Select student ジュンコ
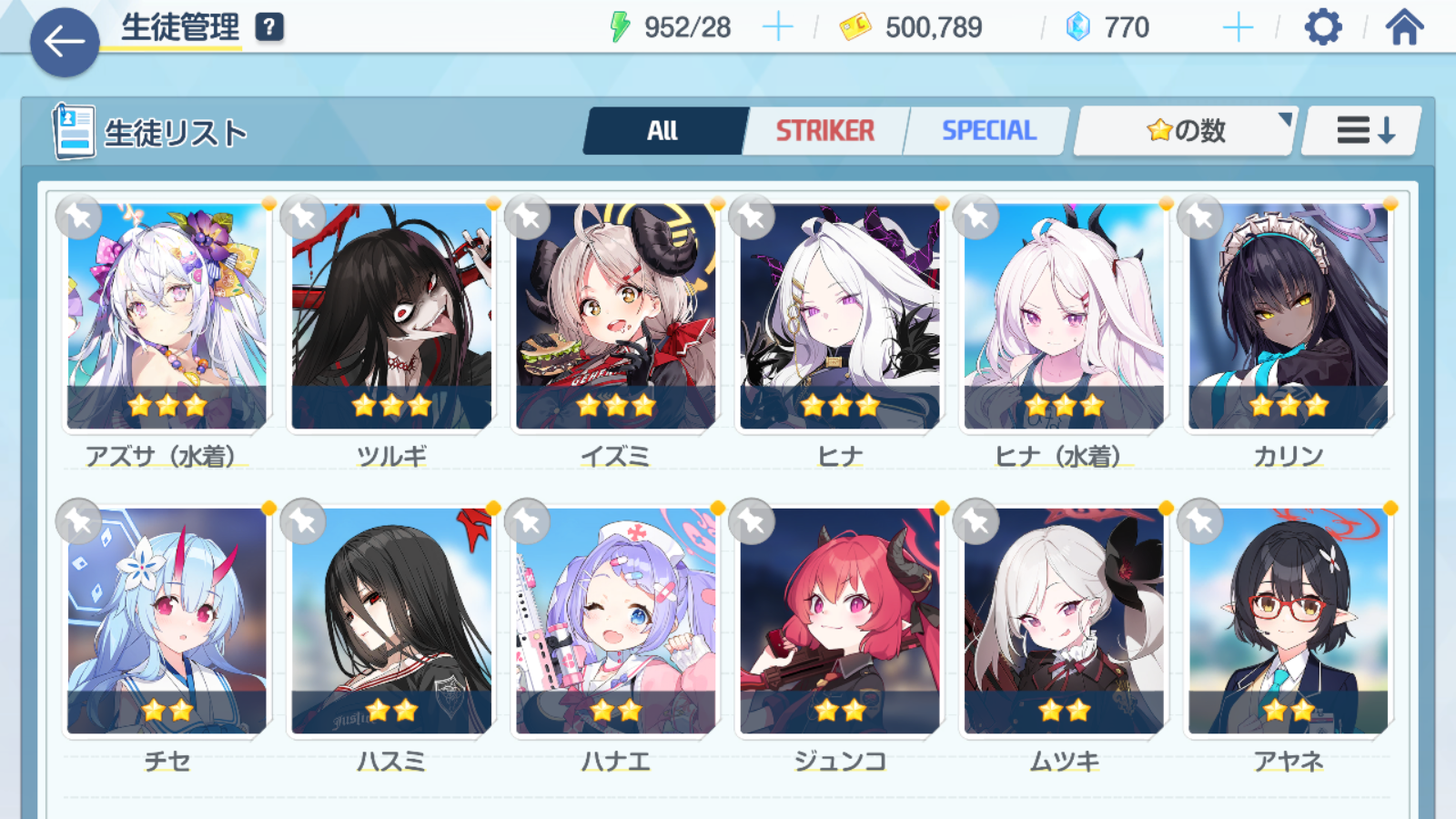This screenshot has height=819, width=1456. pyautogui.click(x=839, y=621)
